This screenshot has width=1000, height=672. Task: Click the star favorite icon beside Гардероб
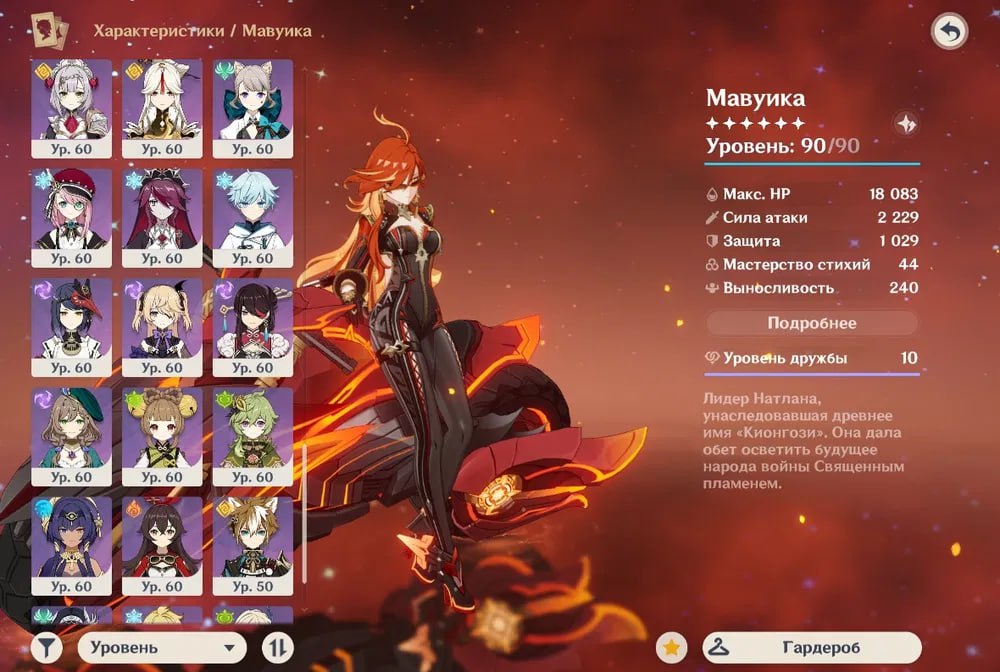click(672, 648)
